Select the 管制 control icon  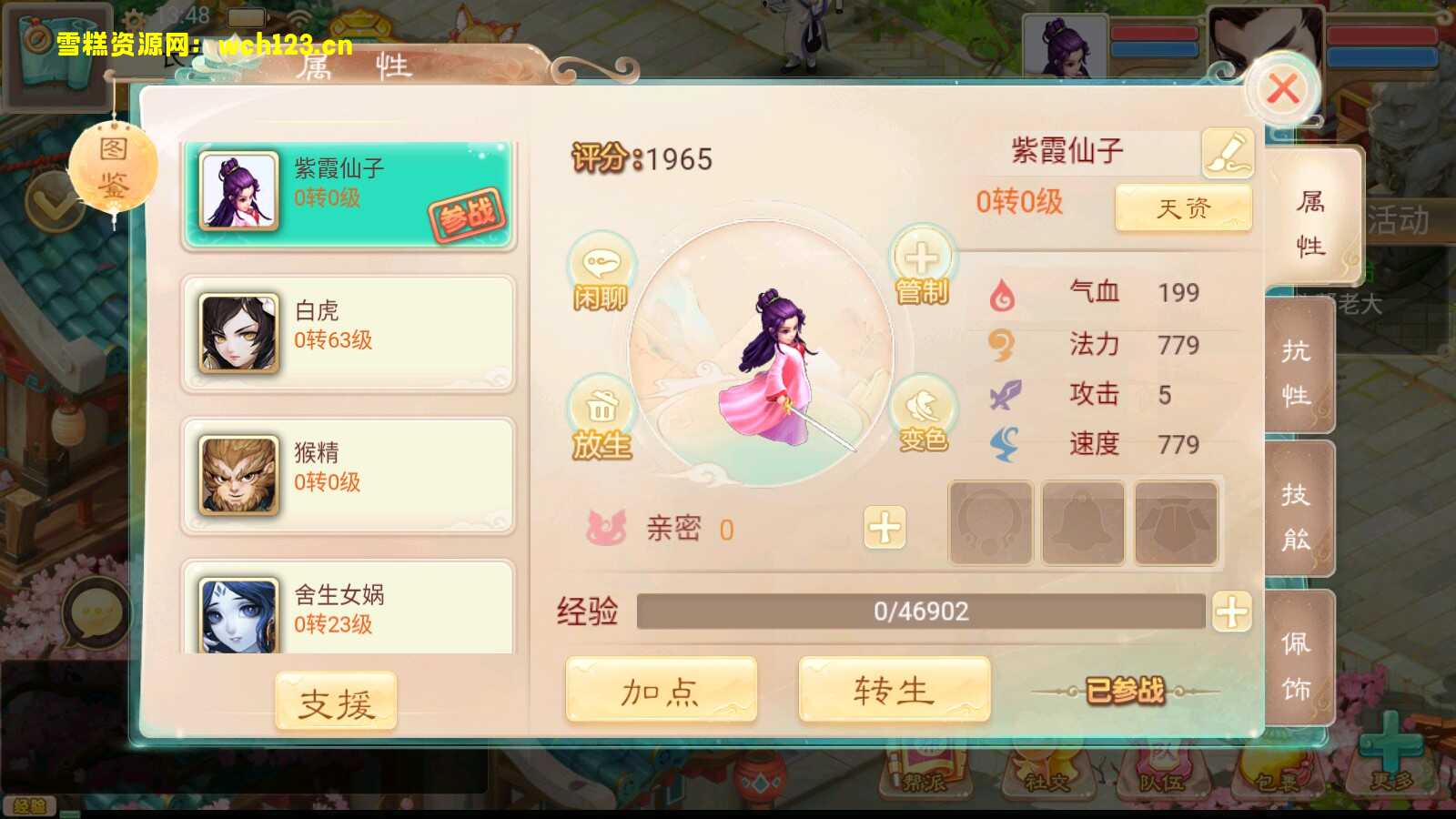point(923,268)
